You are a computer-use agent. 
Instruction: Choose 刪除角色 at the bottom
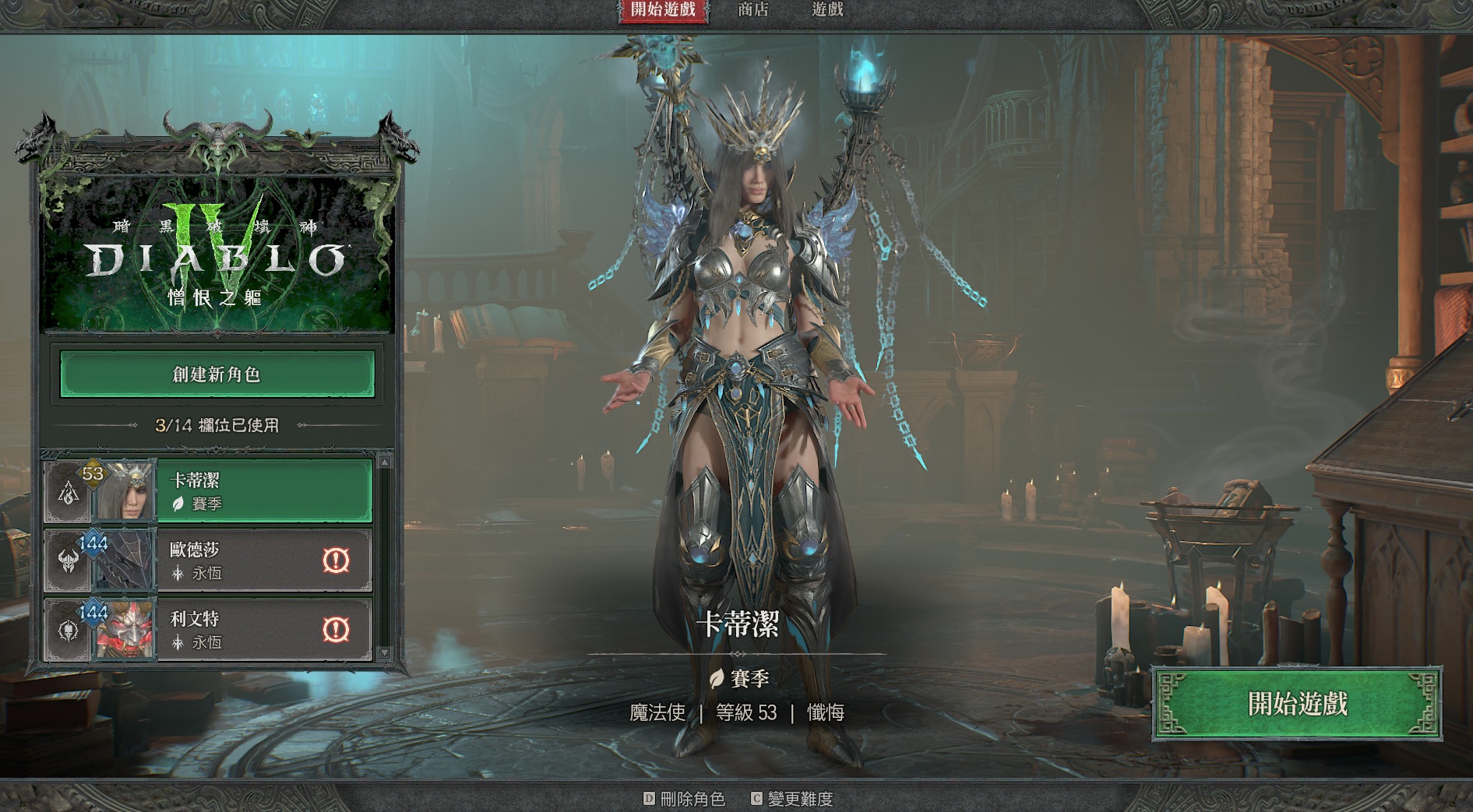click(684, 799)
